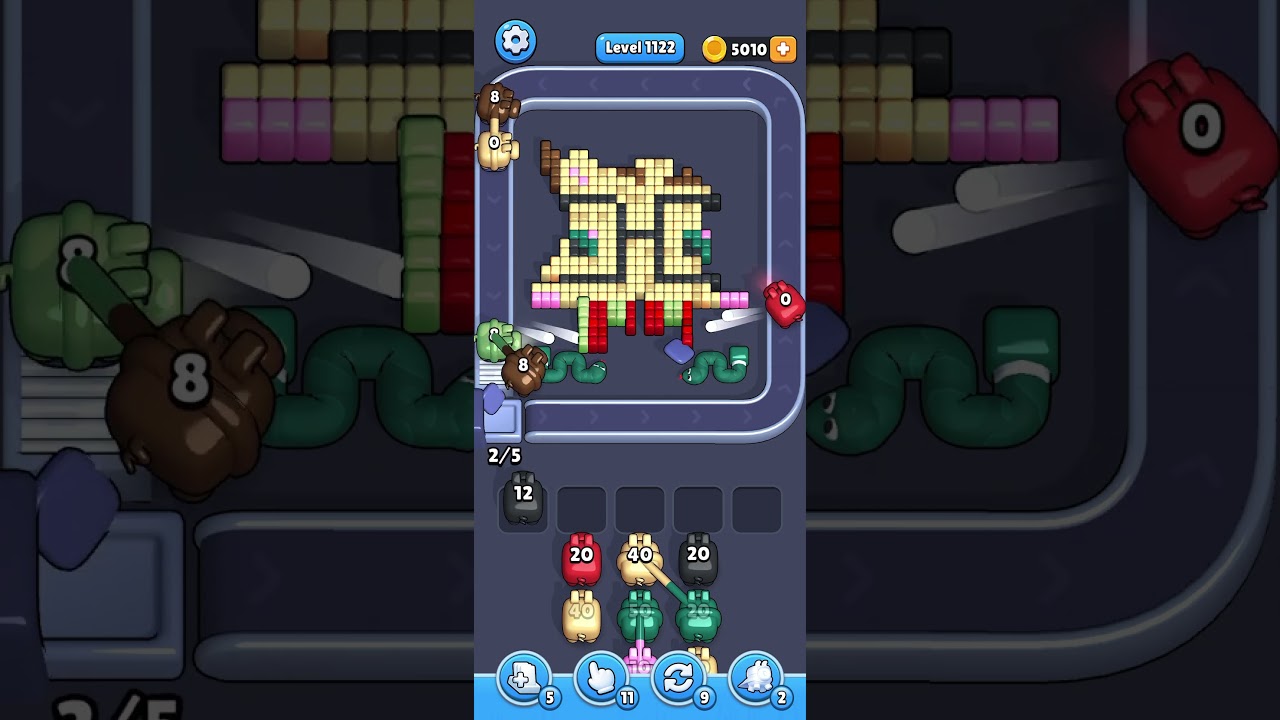Open the settings gear menu

click(516, 40)
